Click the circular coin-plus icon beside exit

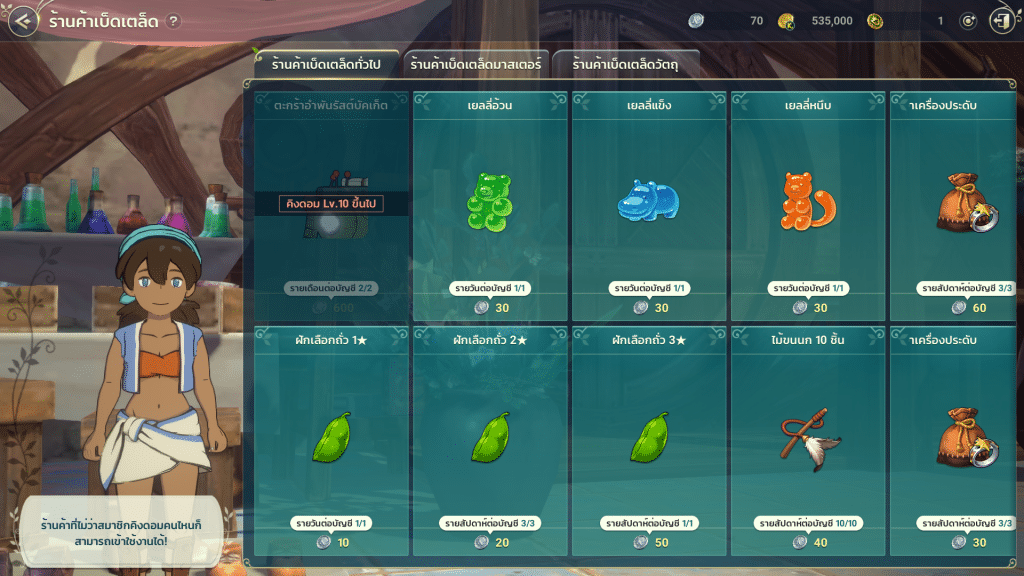[967, 20]
